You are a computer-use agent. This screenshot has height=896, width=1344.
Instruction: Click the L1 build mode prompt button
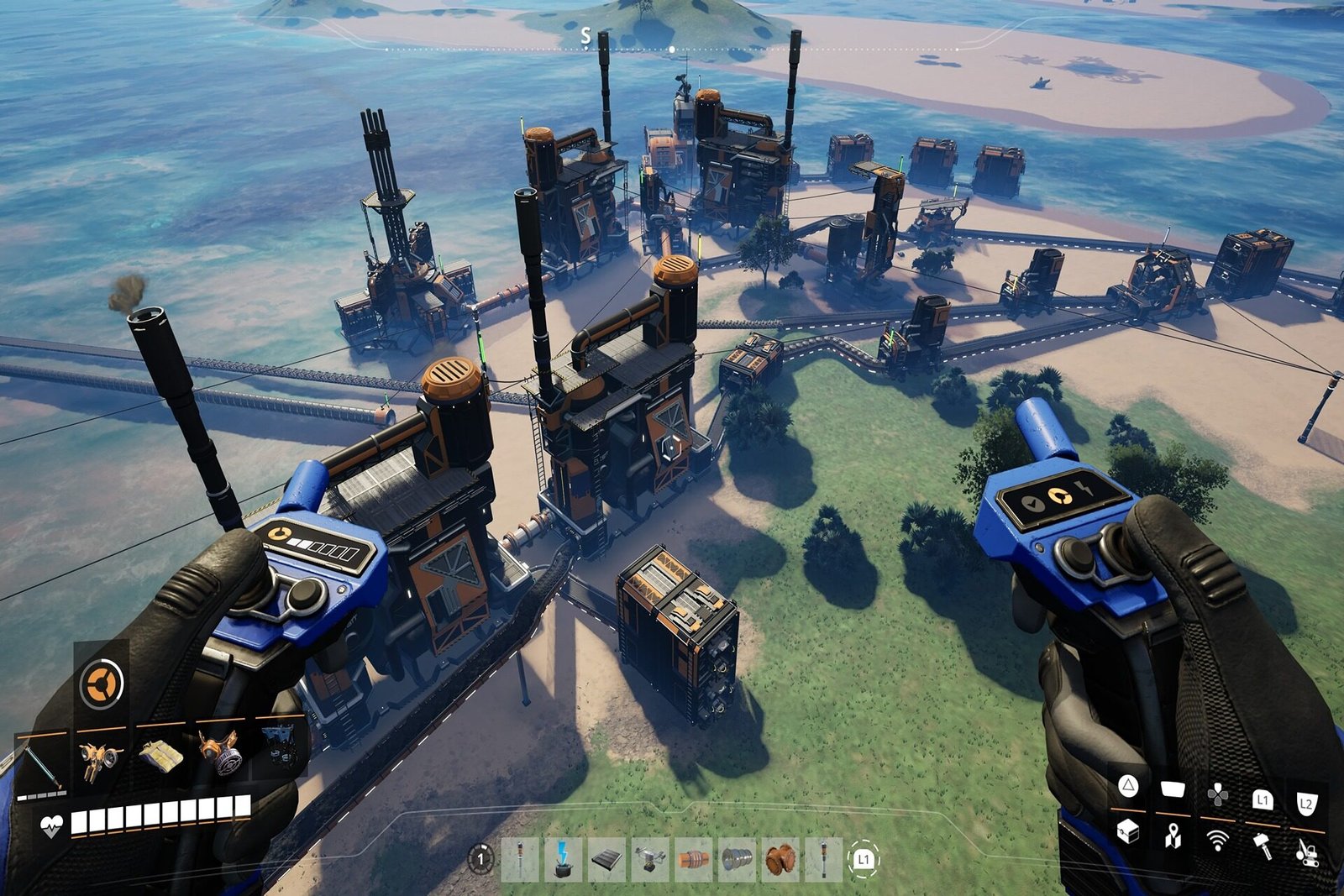(1263, 799)
